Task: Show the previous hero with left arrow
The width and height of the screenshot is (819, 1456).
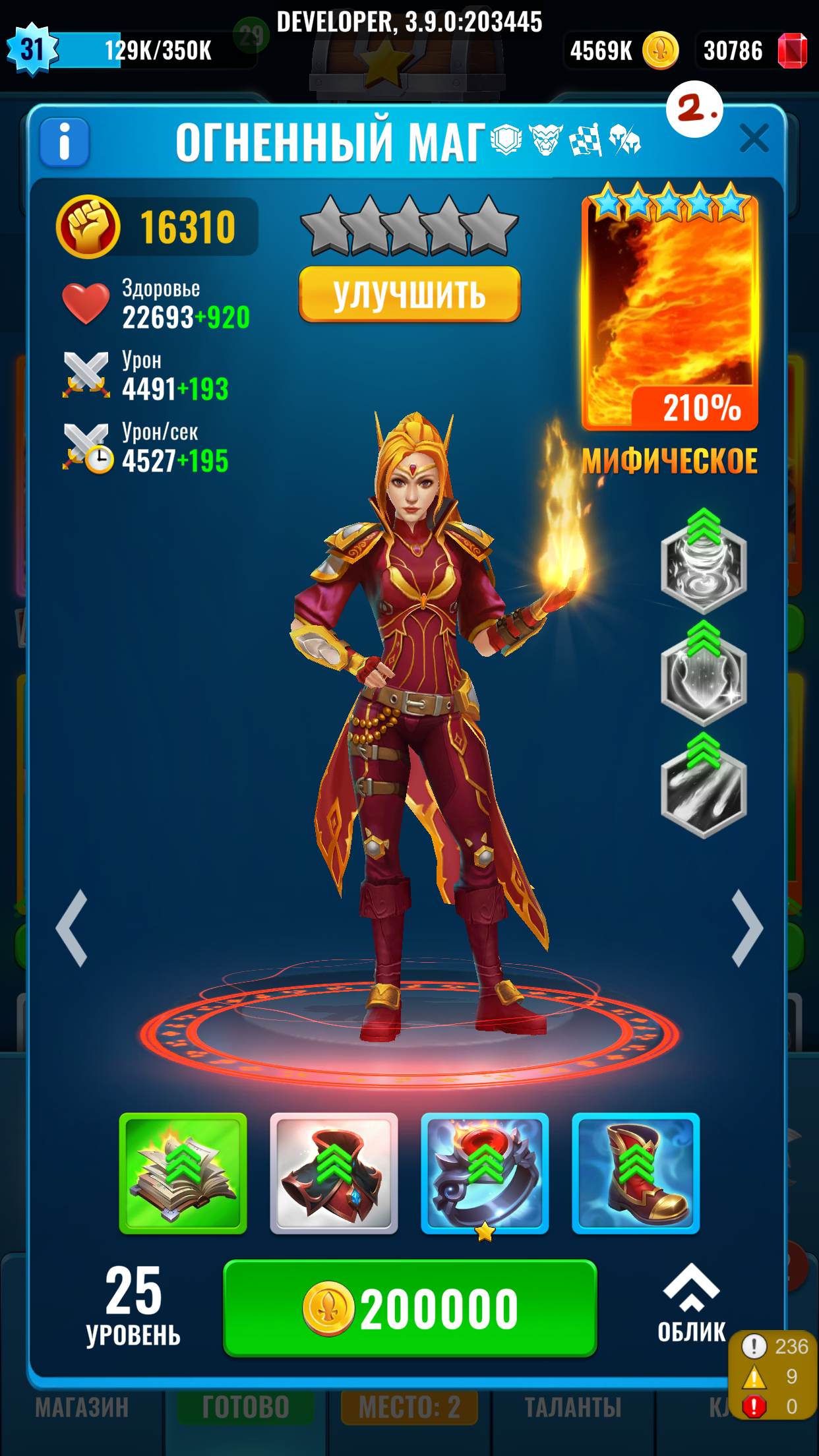Action: tap(73, 928)
